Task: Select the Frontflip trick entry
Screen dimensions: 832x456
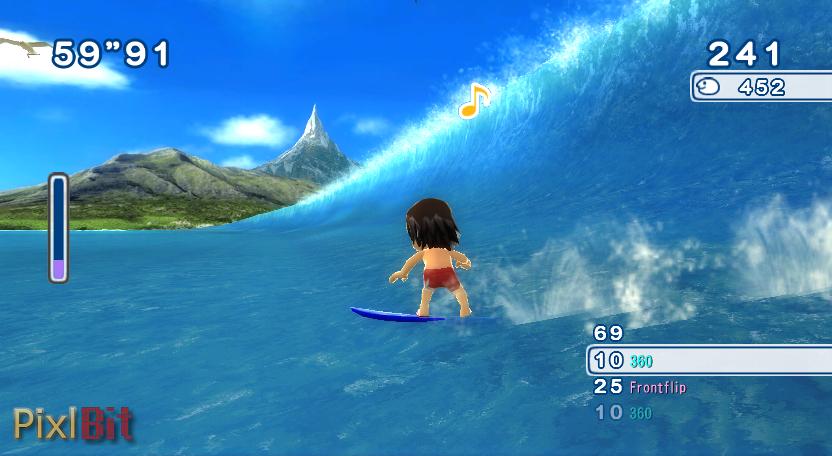Action: [x=657, y=386]
